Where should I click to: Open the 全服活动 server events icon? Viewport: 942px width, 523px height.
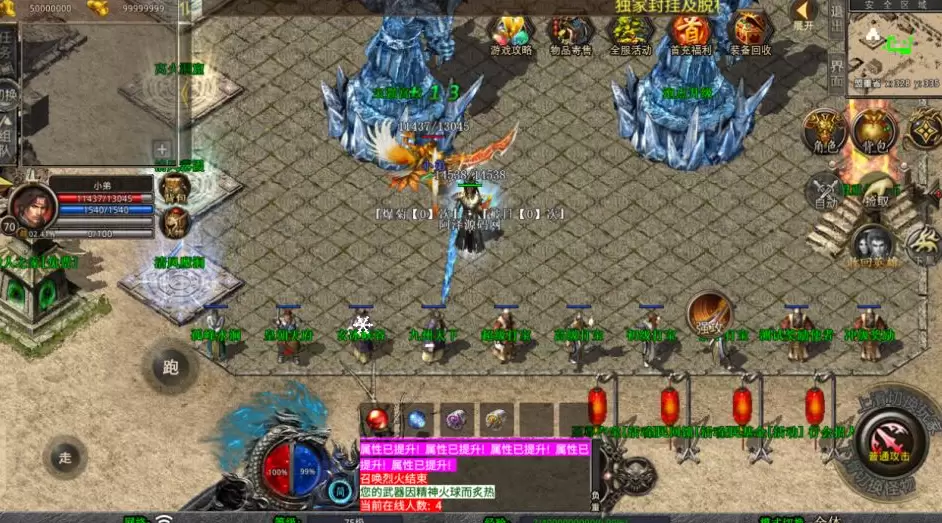coord(630,36)
